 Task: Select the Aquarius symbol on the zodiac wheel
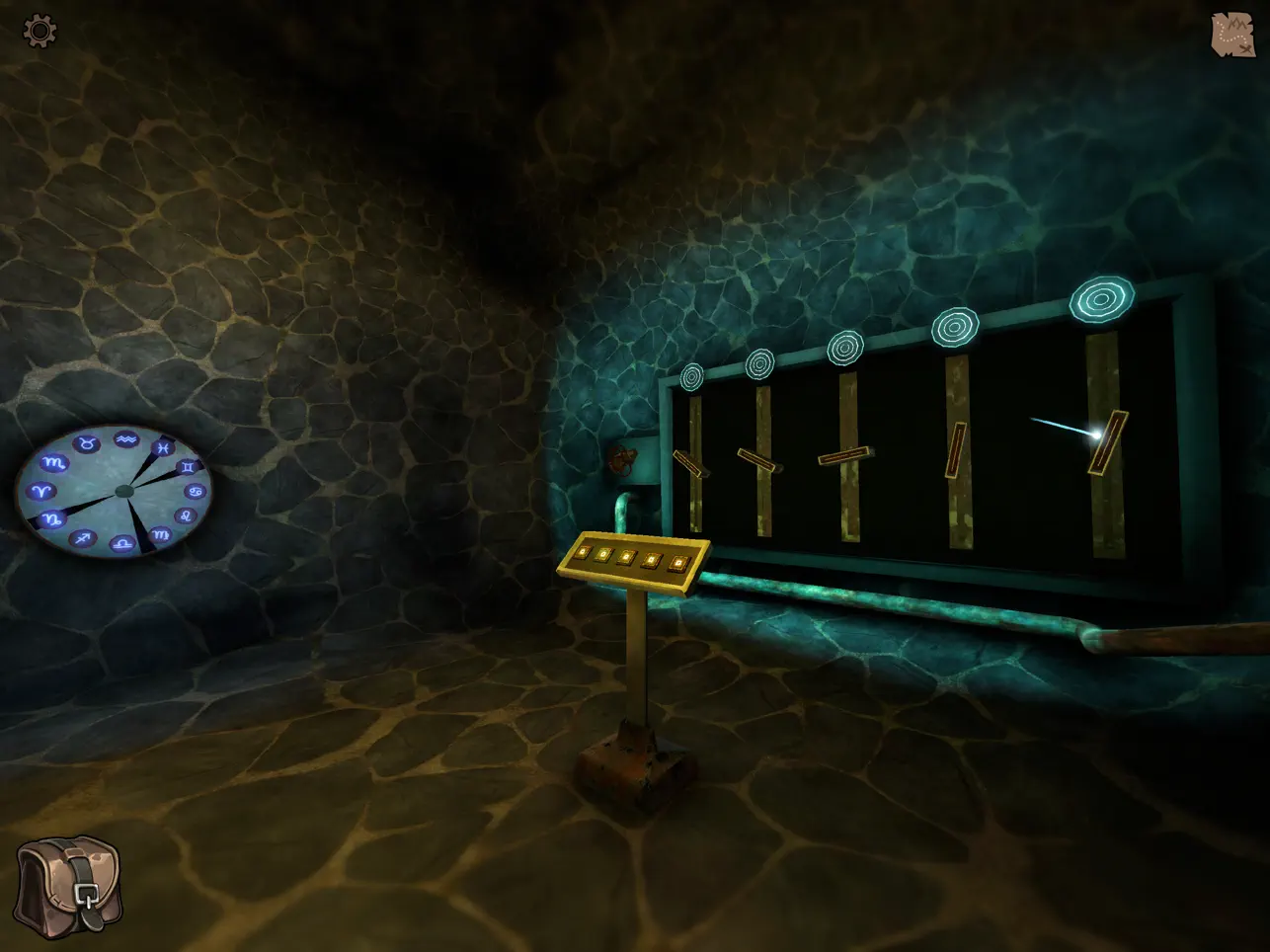coord(126,440)
